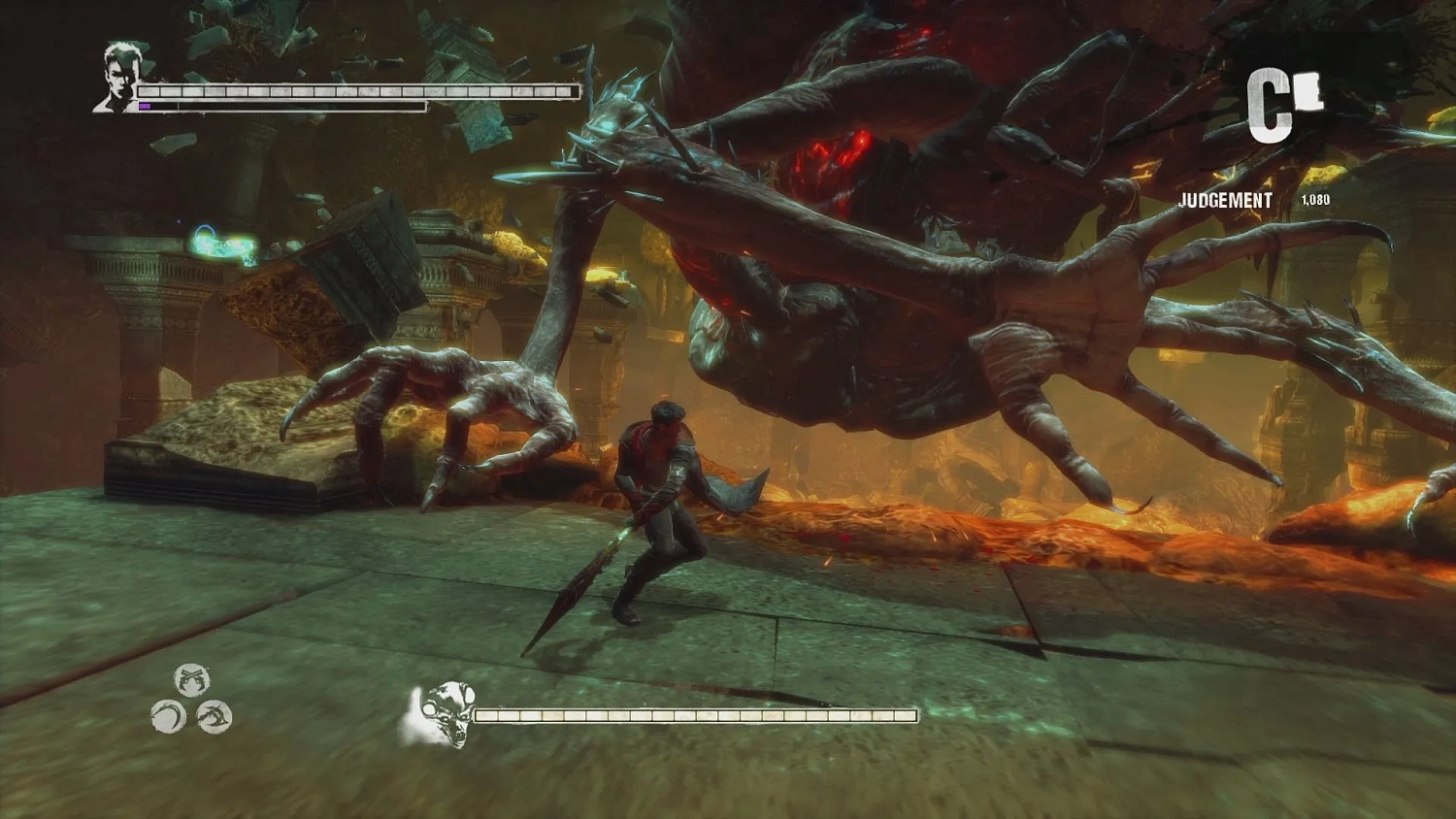The height and width of the screenshot is (819, 1456).
Task: Click Dante's portrait in the HUD
Action: pyautogui.click(x=116, y=76)
